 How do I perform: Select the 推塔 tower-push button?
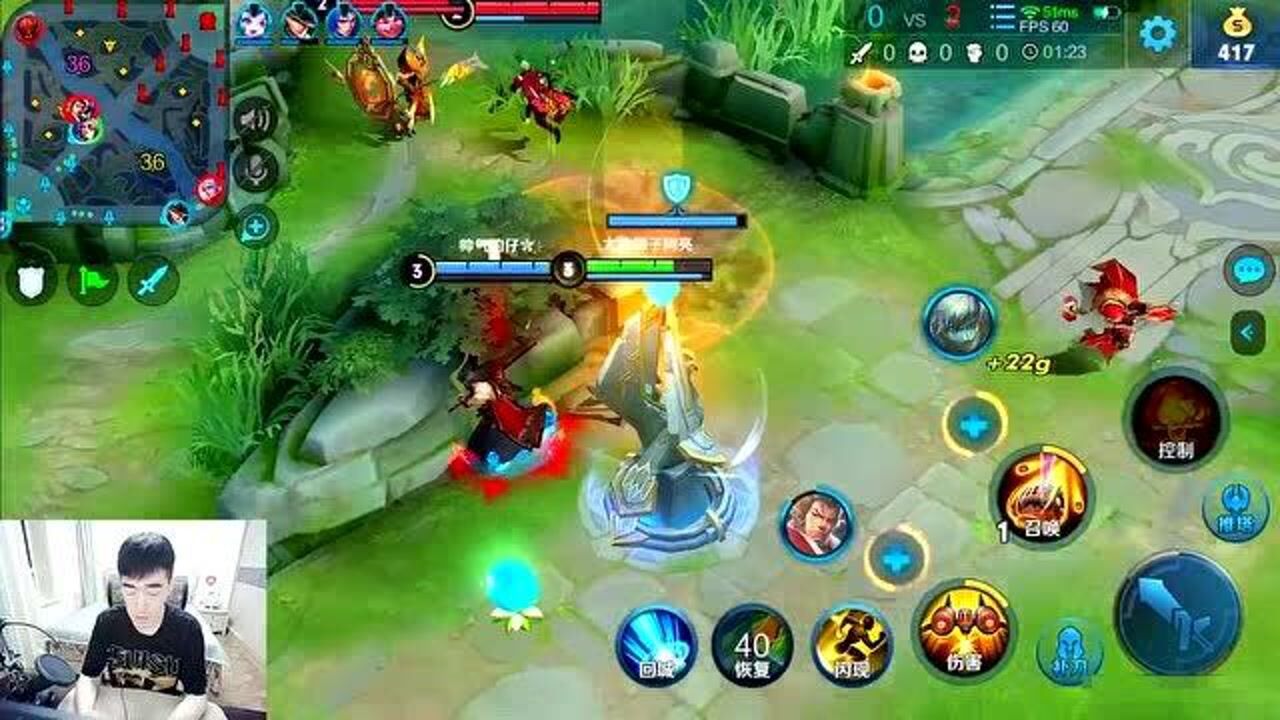tap(1236, 508)
